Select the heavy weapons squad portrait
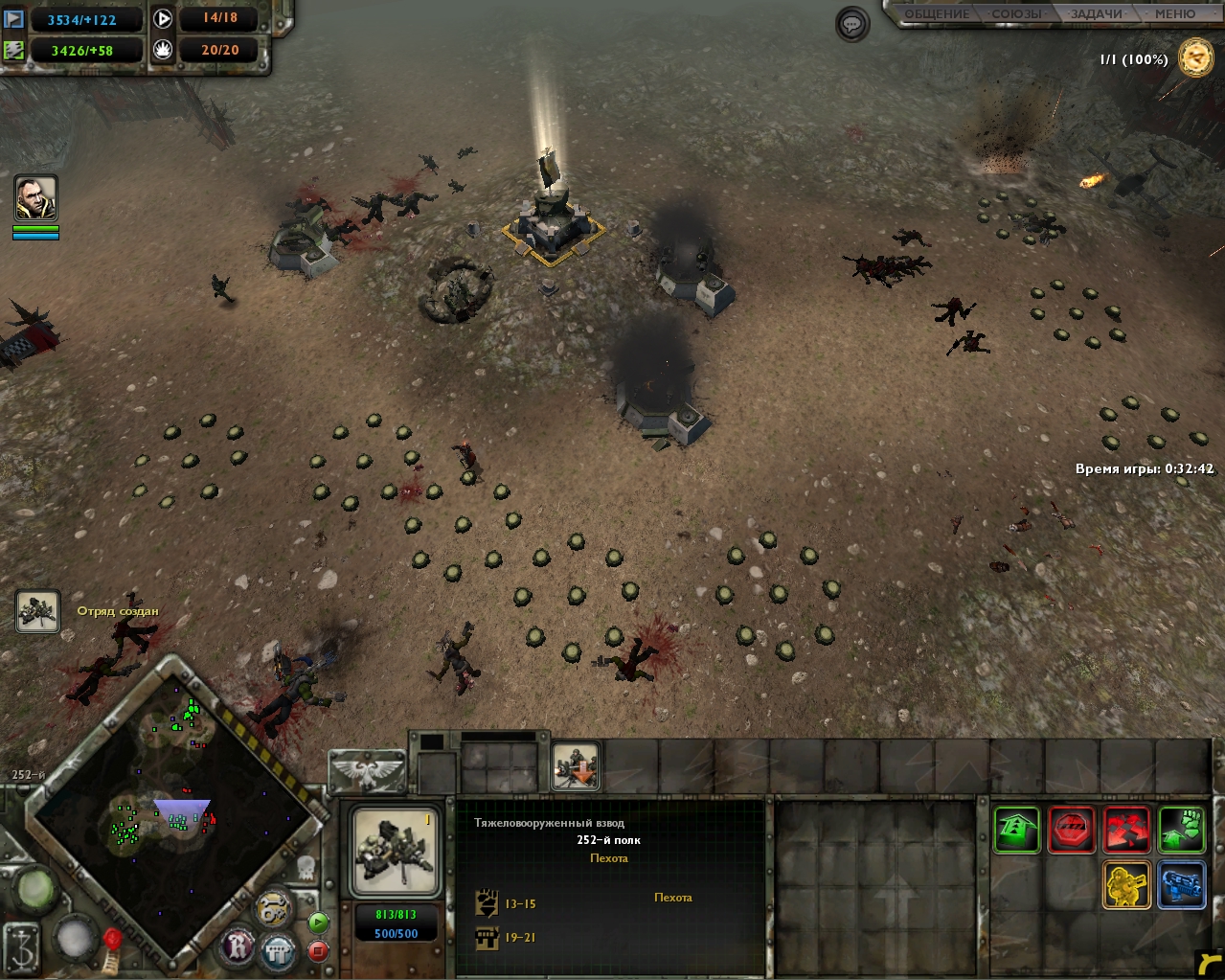This screenshot has height=980, width=1225. pyautogui.click(x=396, y=852)
